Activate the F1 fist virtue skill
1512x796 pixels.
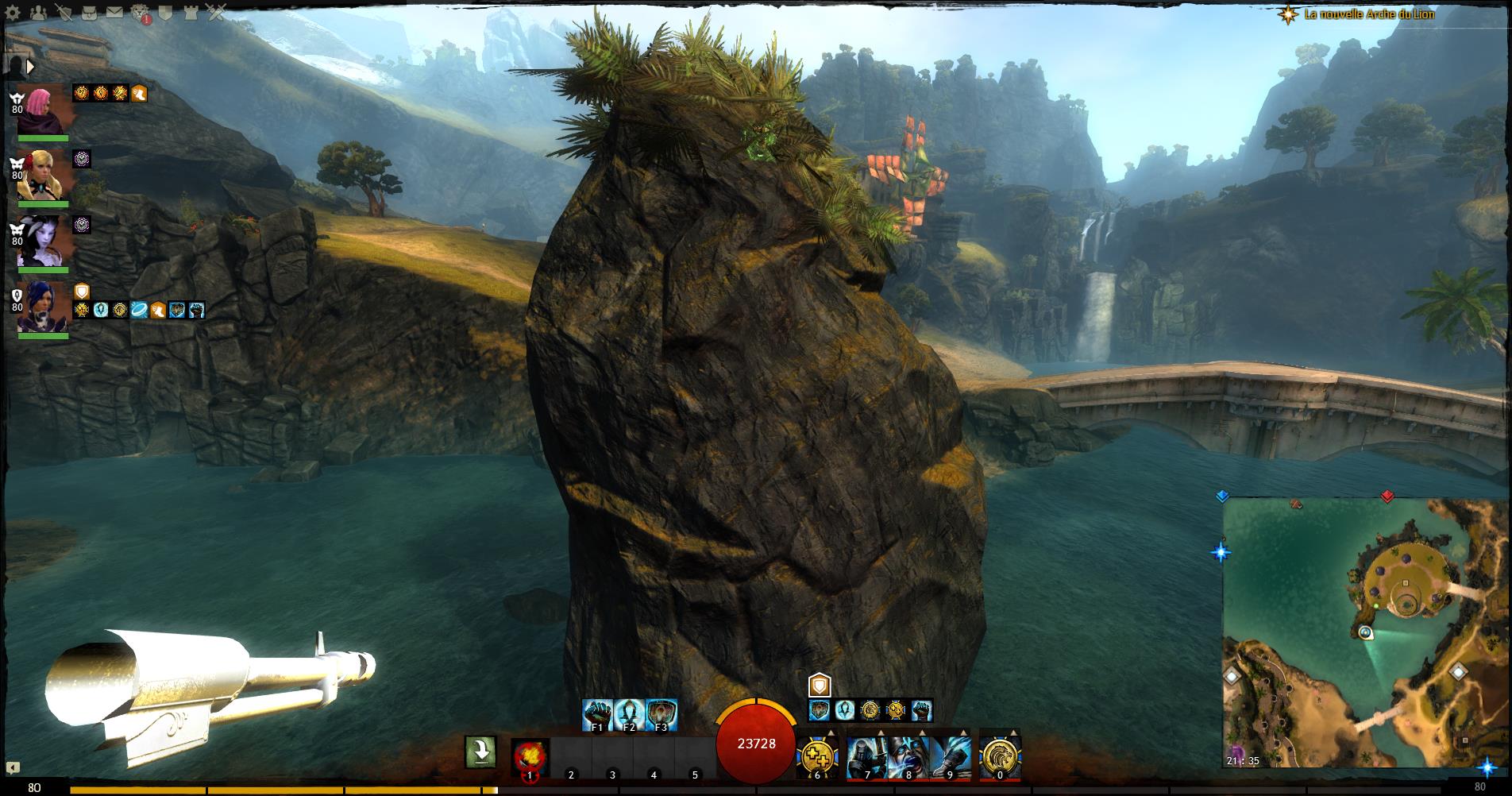click(597, 714)
